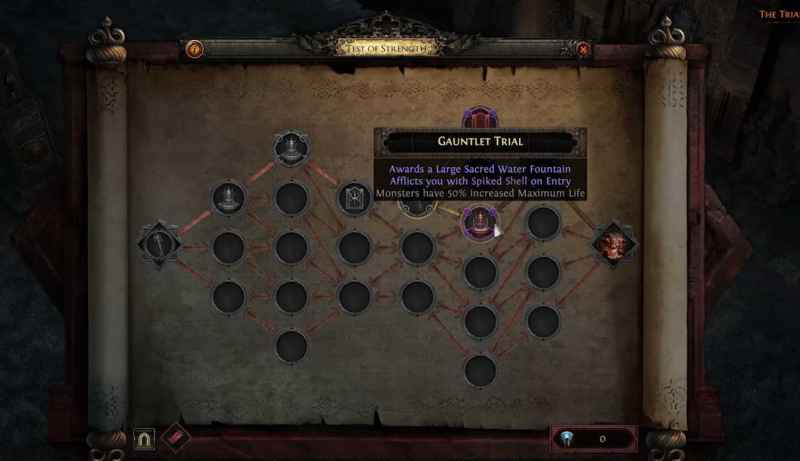Screen dimensions: 800x461
Task: Select the starting room node with the dagger icon
Action: [x=160, y=243]
